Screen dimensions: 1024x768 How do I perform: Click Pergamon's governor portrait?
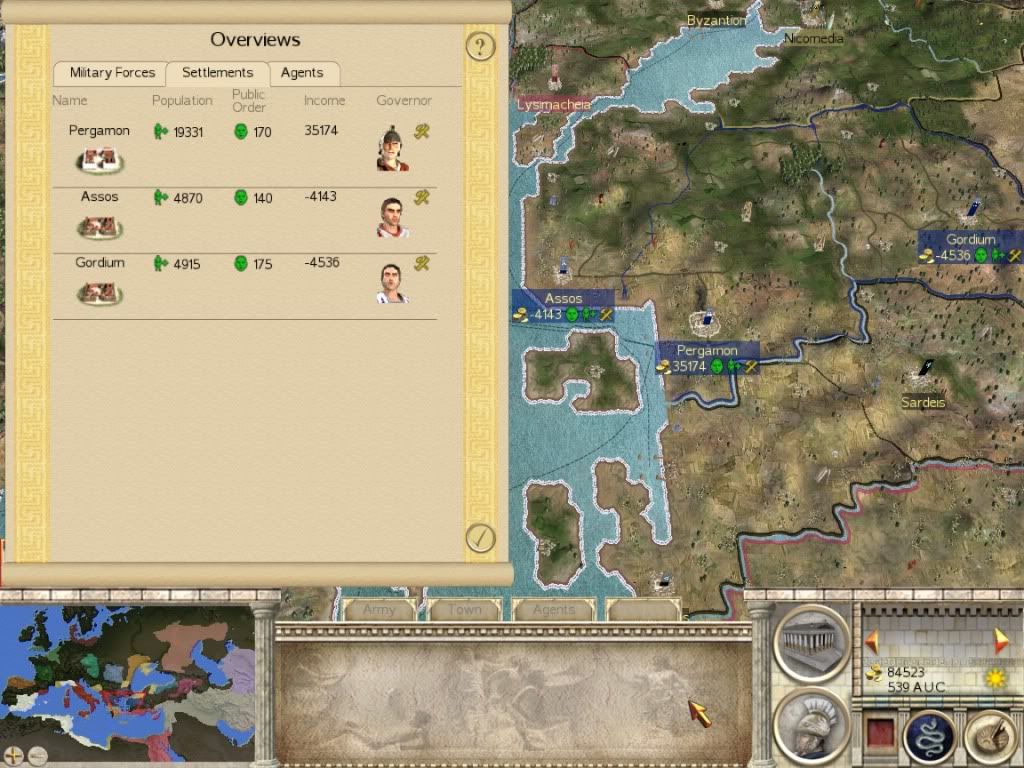coord(392,149)
